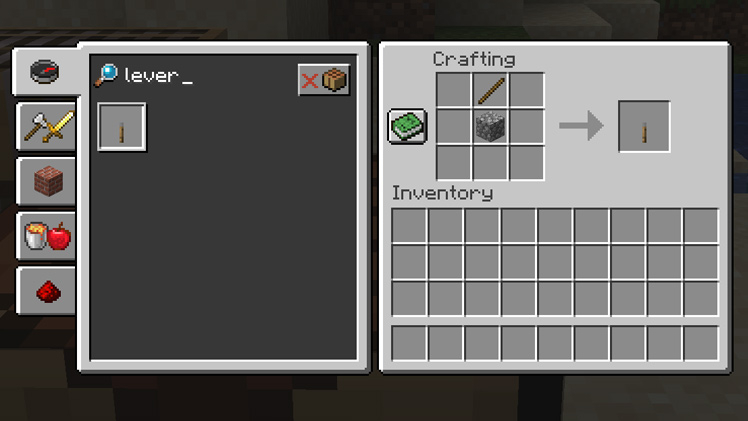Select the stick in the crafting grid
Screen dimensions: 748x421
(490, 90)
